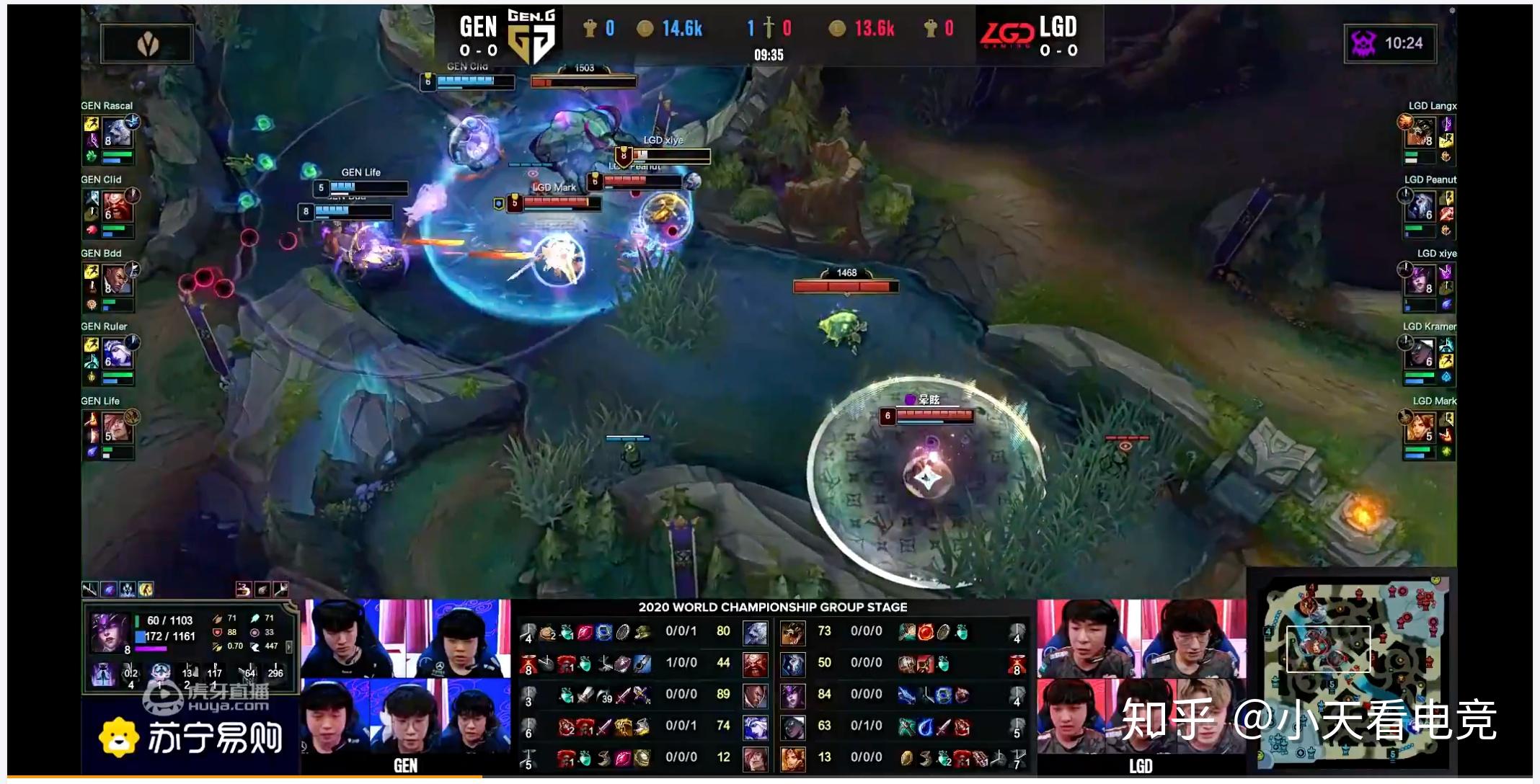Click the 2020 World Championship Group Stage banner
The height and width of the screenshot is (784, 1540).
pos(771,607)
